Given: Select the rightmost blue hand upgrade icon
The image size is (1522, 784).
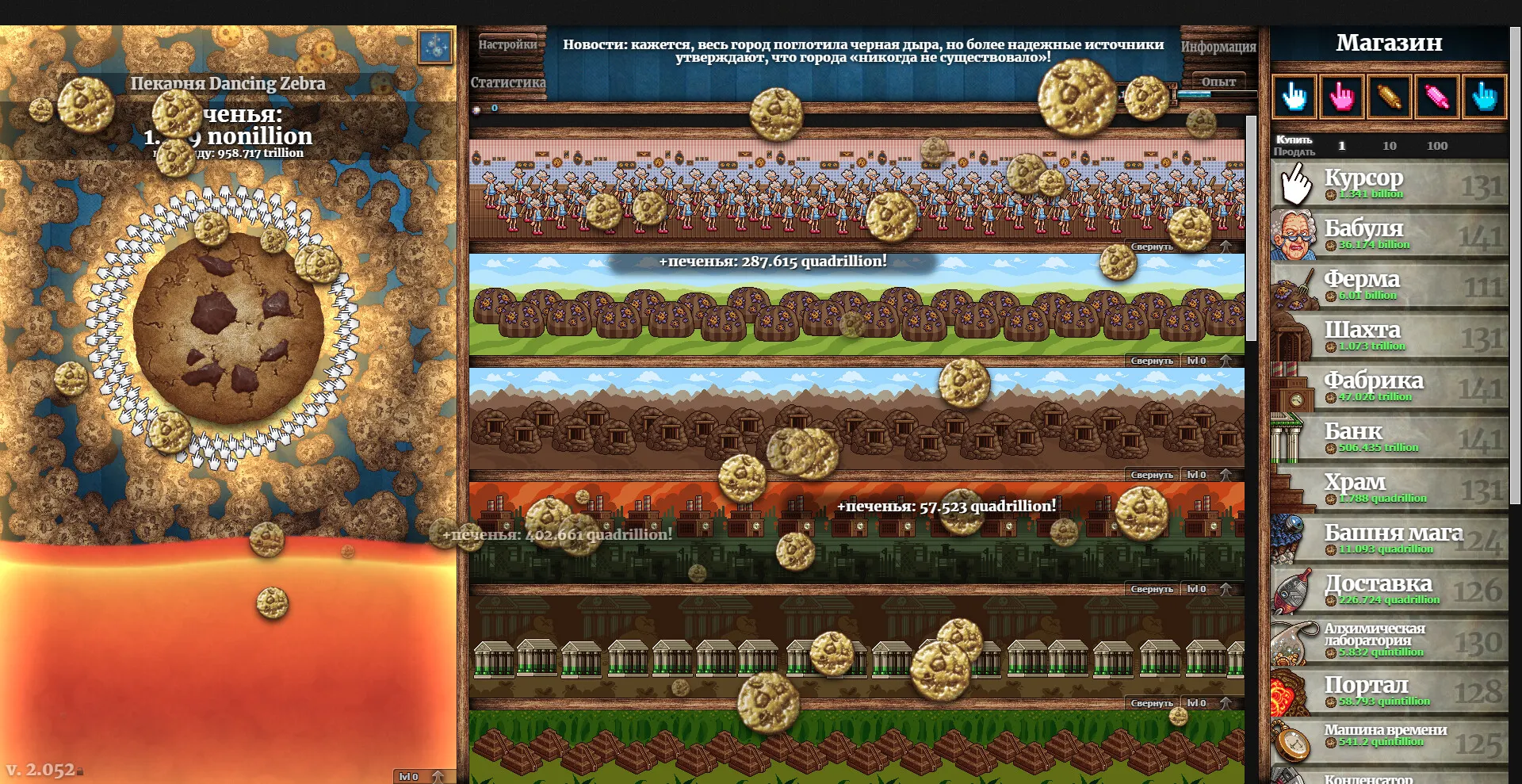Looking at the screenshot, I should click(x=1484, y=95).
